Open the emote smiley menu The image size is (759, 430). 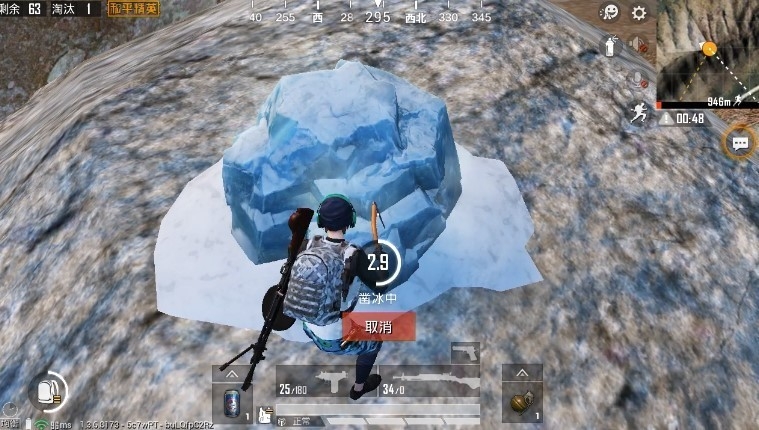[608, 14]
